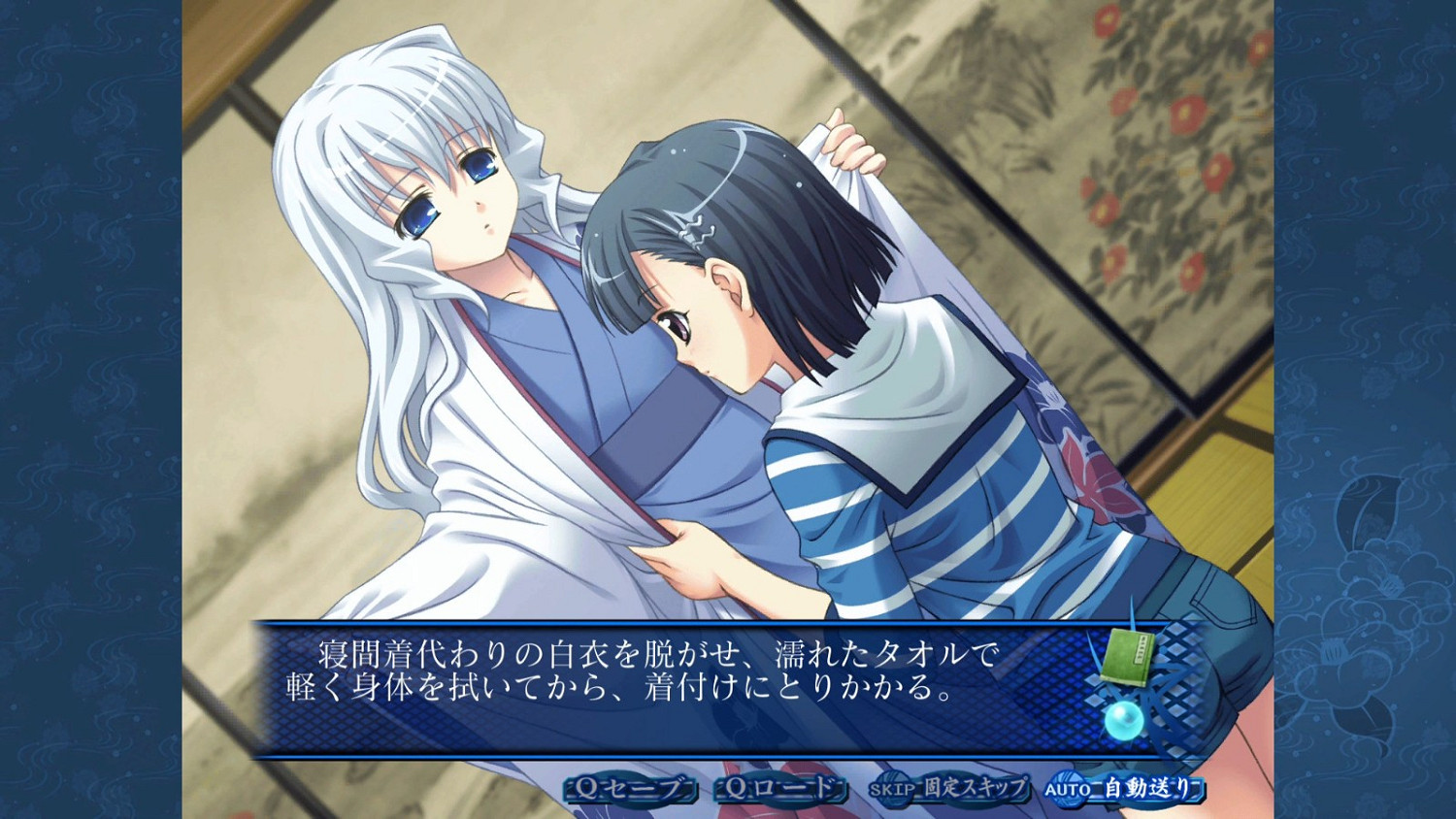Enable 固定スキップ fixed skip mode
Image resolution: width=1456 pixels, height=819 pixels.
[x=971, y=790]
